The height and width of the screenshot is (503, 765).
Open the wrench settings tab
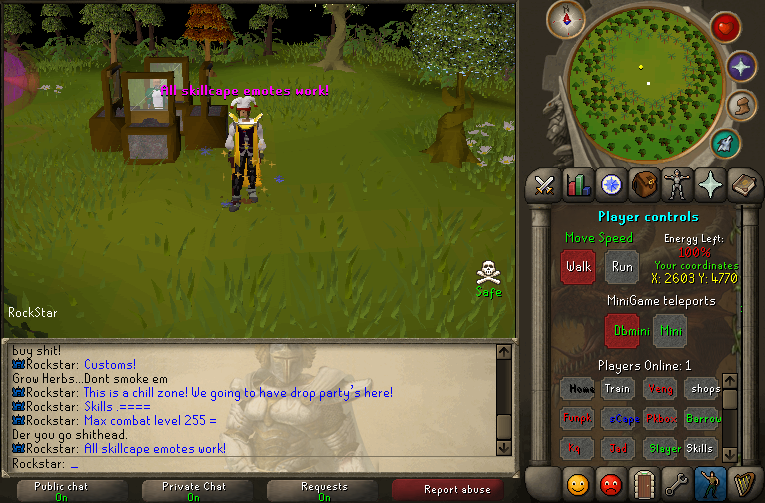pos(678,484)
